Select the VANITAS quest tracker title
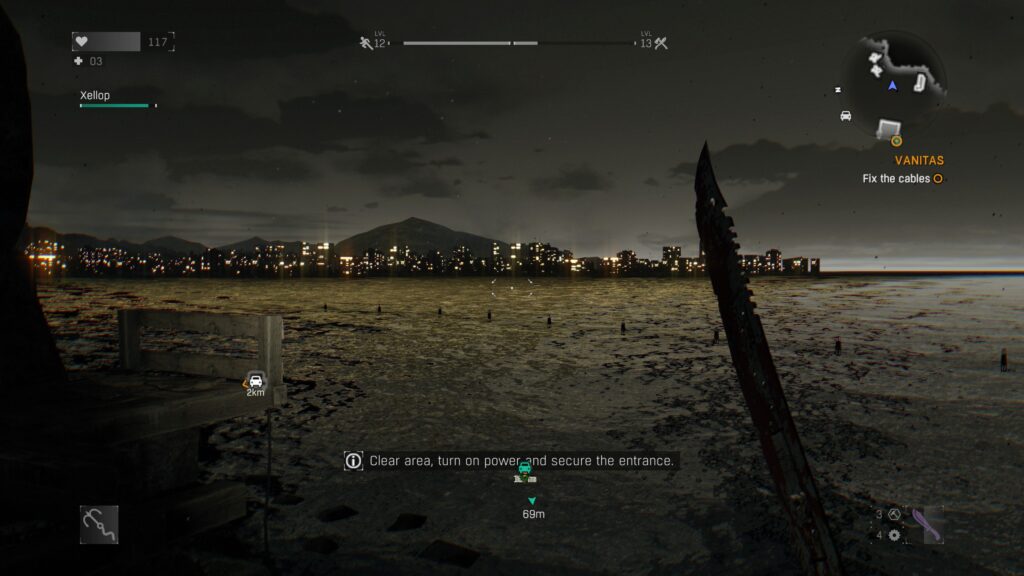 [x=919, y=160]
